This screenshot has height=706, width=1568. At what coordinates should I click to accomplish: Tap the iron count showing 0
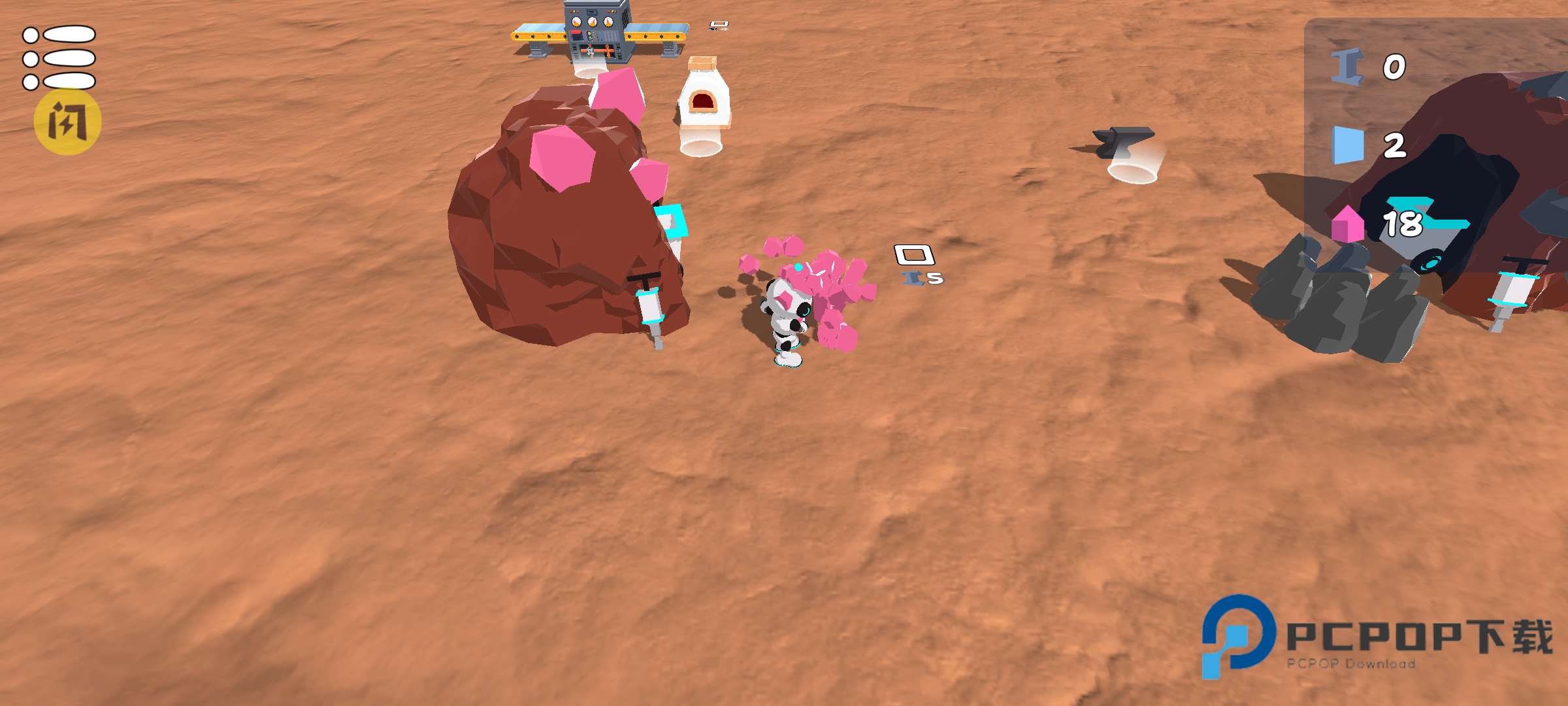1392,65
